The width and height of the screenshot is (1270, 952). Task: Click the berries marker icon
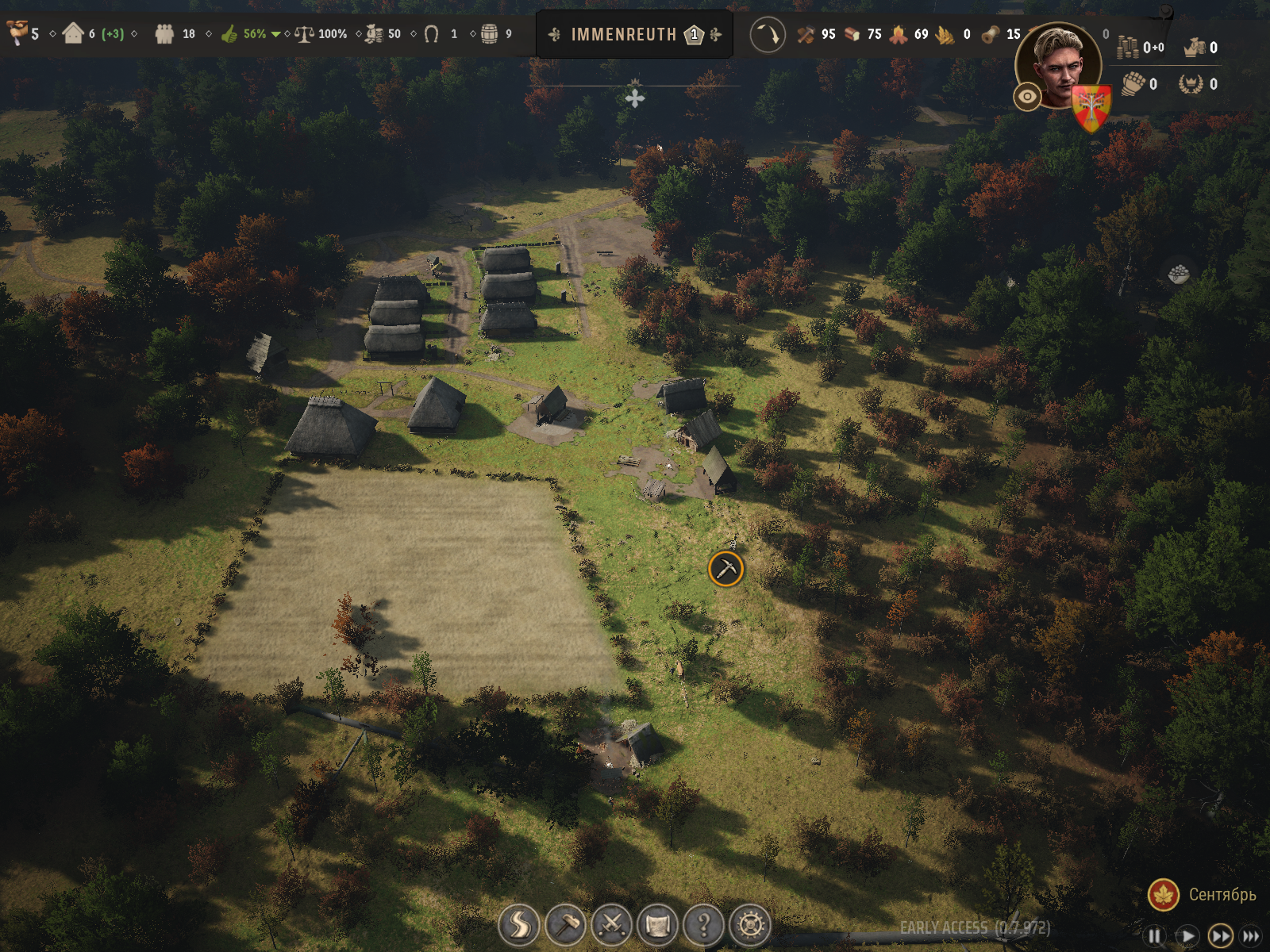click(1179, 274)
